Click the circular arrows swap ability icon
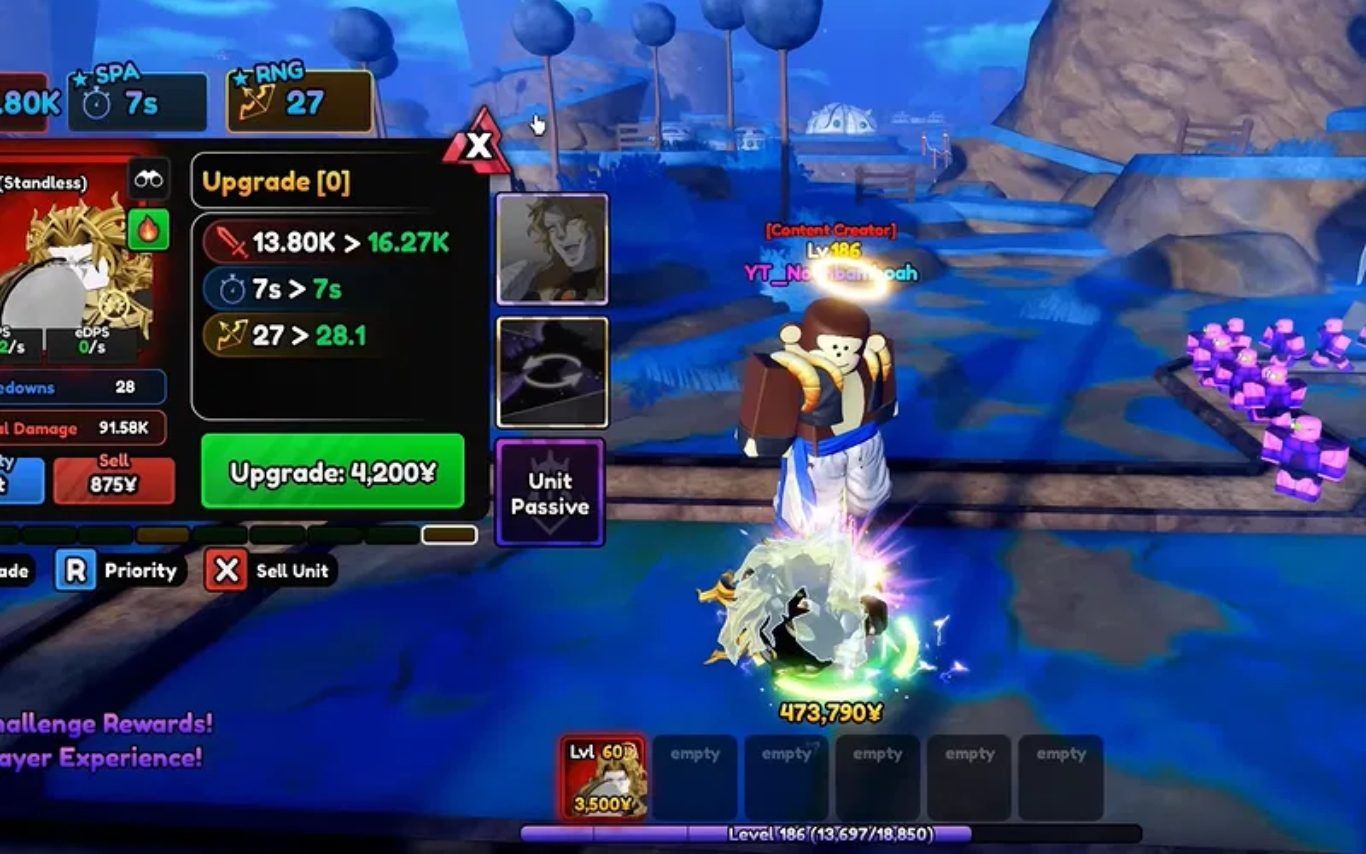 tap(552, 372)
